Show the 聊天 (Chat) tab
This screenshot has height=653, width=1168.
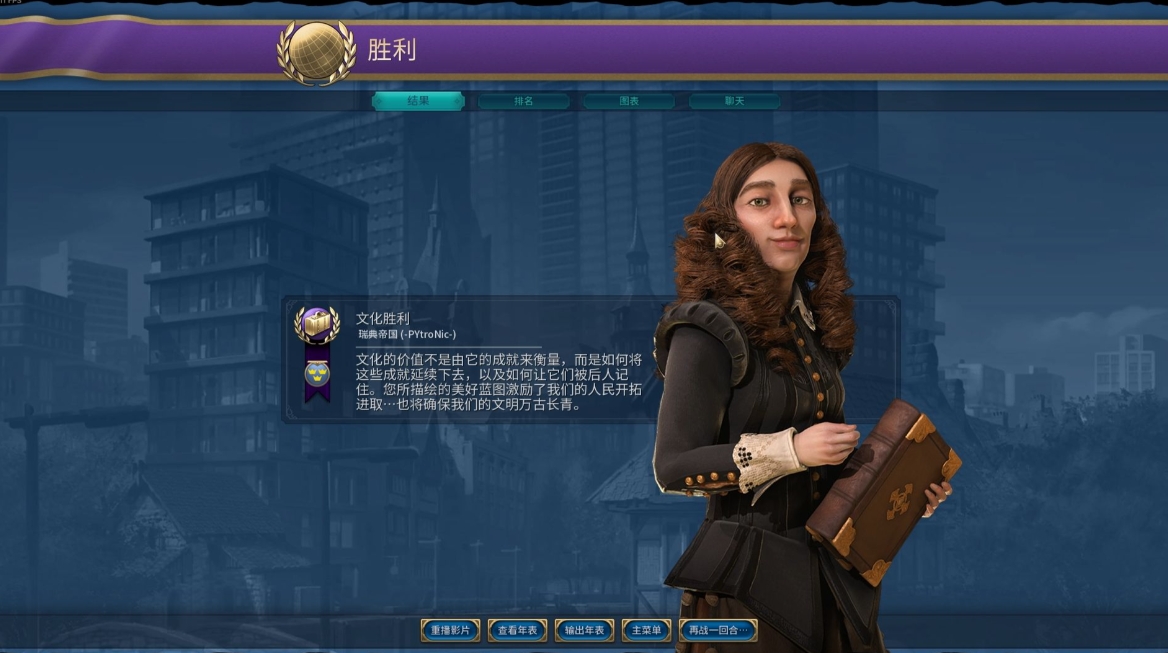tap(734, 101)
